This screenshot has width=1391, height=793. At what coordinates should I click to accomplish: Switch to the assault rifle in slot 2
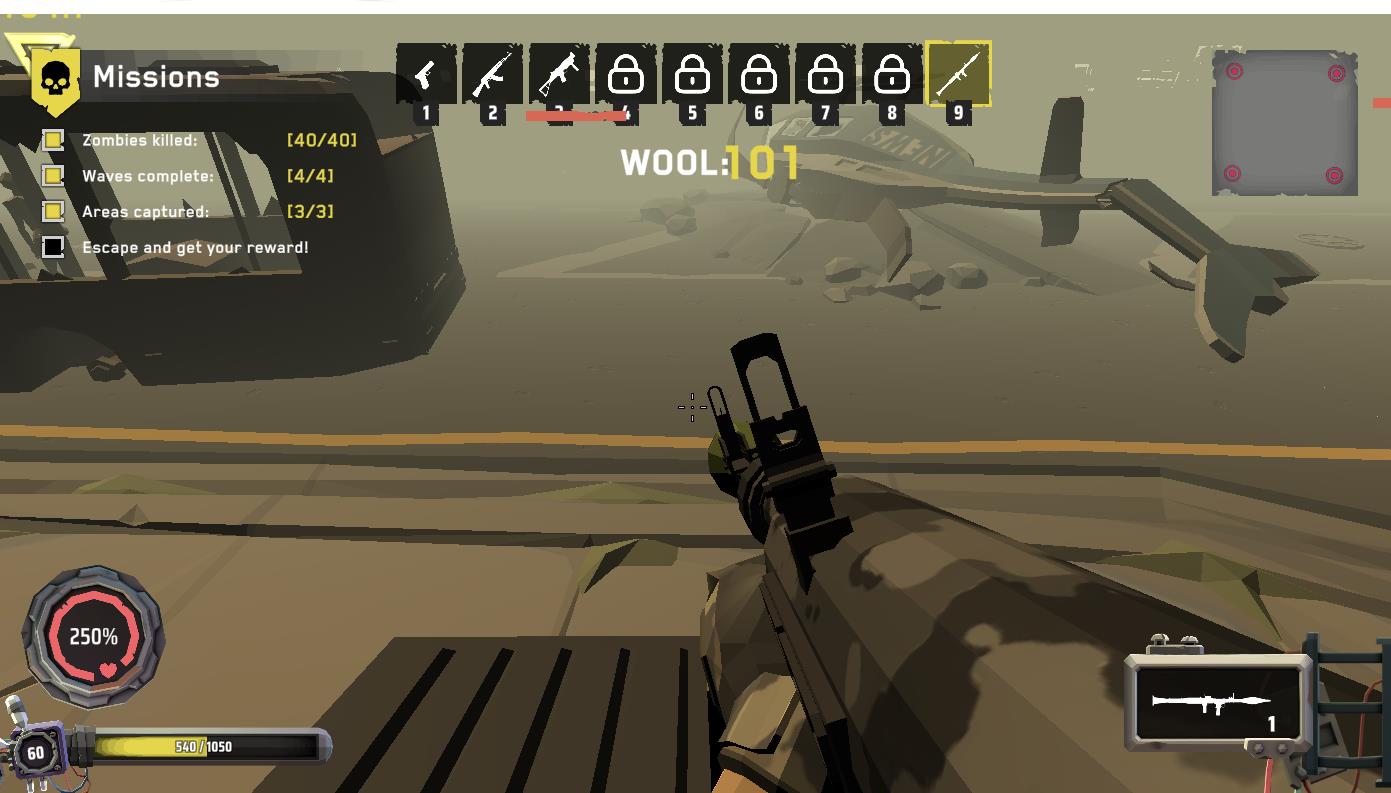coord(492,74)
